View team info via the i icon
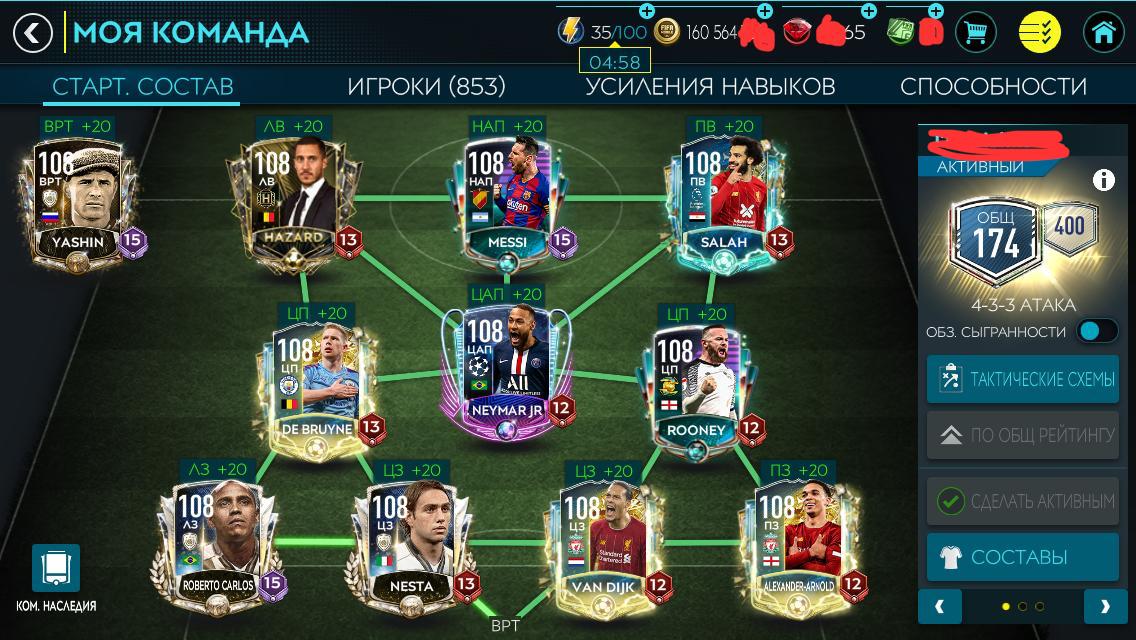 (1103, 180)
